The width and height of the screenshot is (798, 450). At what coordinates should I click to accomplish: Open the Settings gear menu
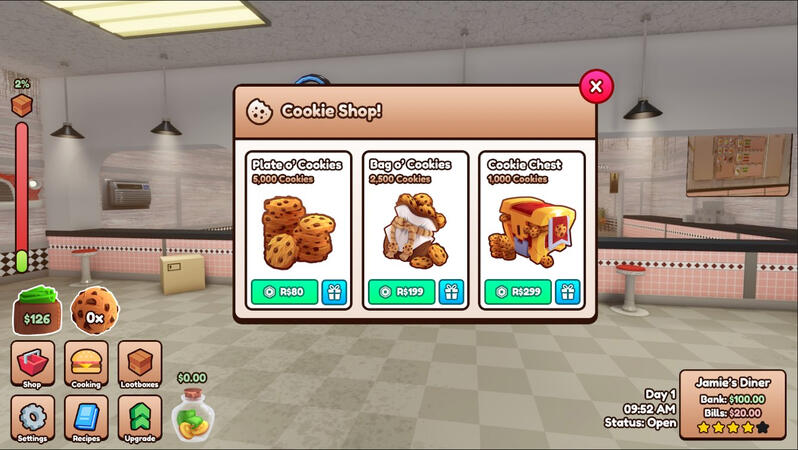click(32, 418)
